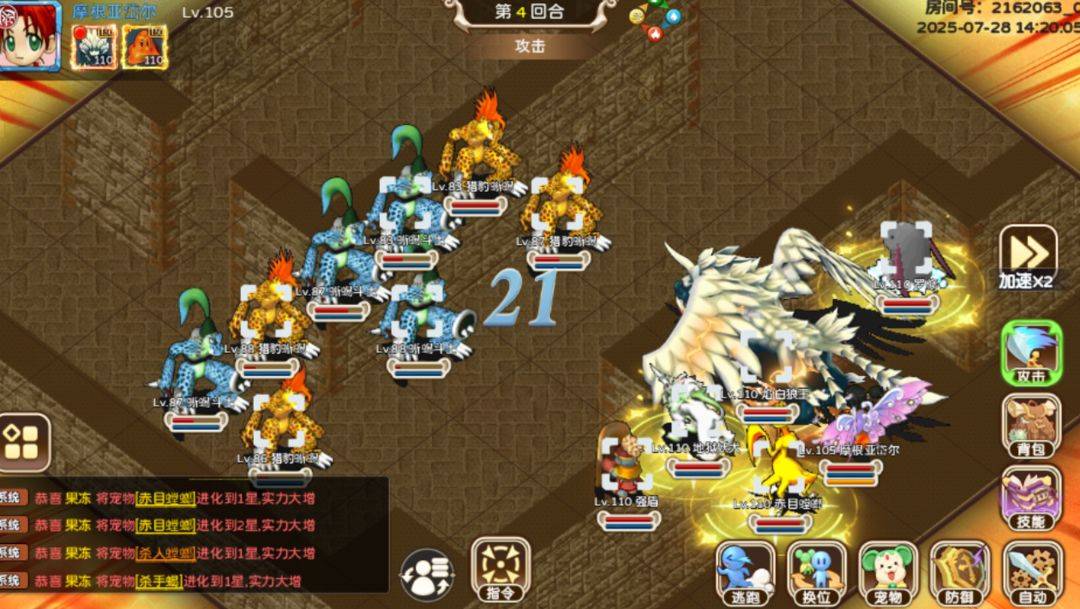Click the round team list icon

coord(427,576)
